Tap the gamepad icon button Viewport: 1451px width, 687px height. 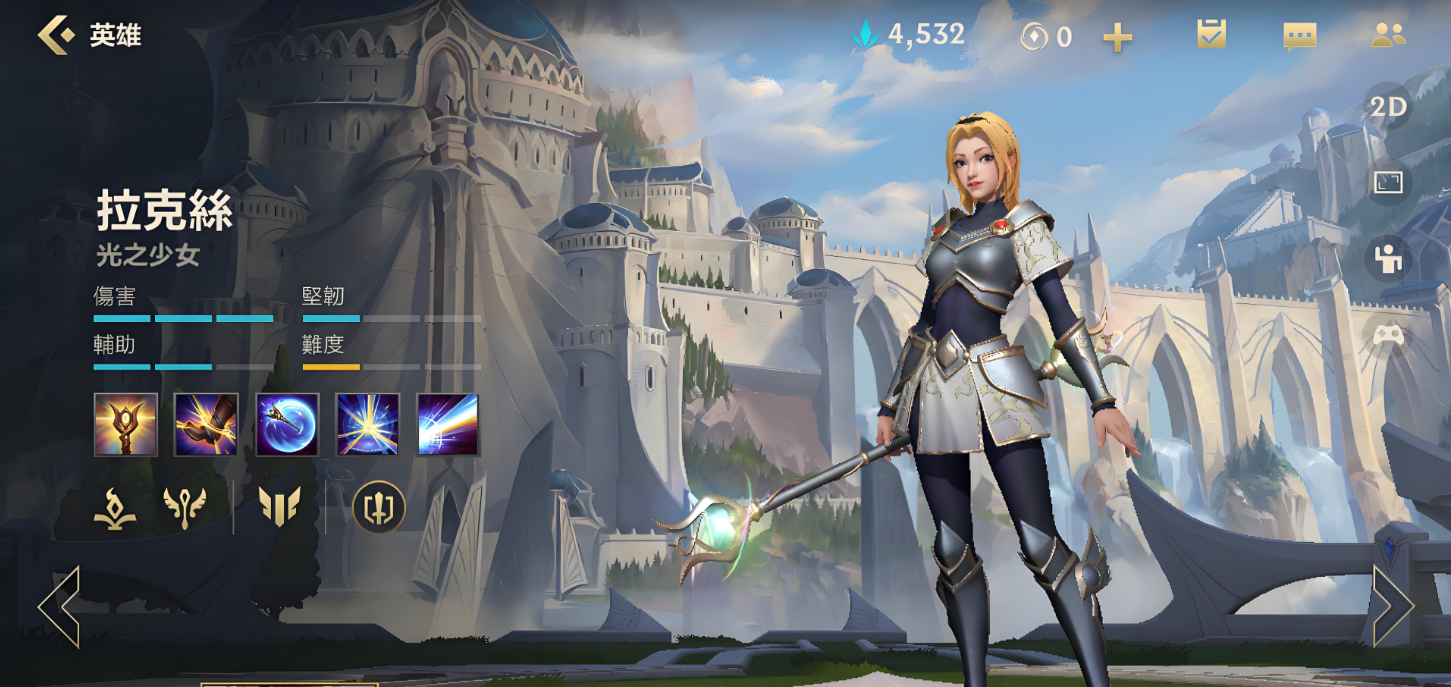(1388, 335)
